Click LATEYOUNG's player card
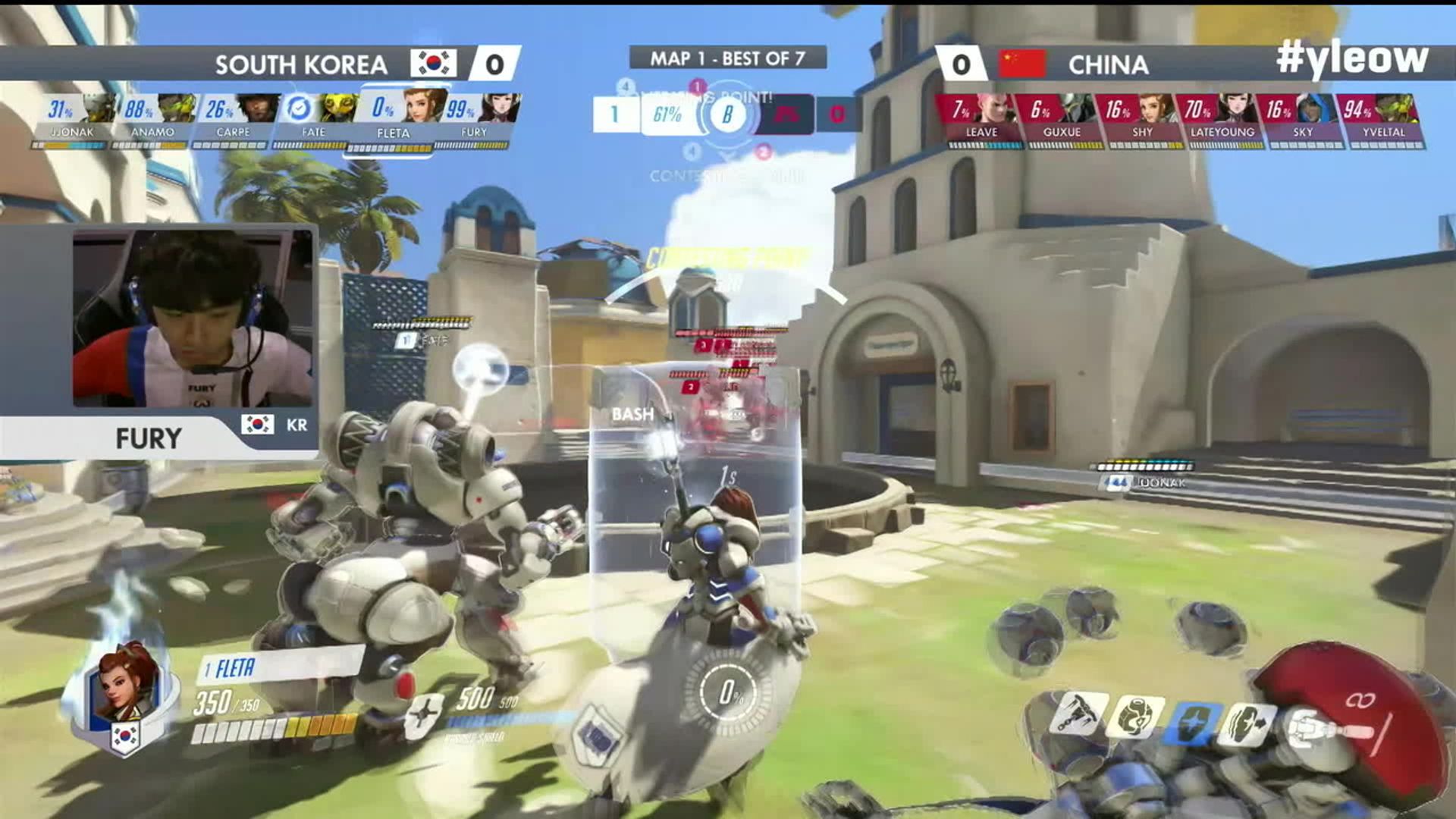Image resolution: width=1456 pixels, height=819 pixels. click(1222, 119)
